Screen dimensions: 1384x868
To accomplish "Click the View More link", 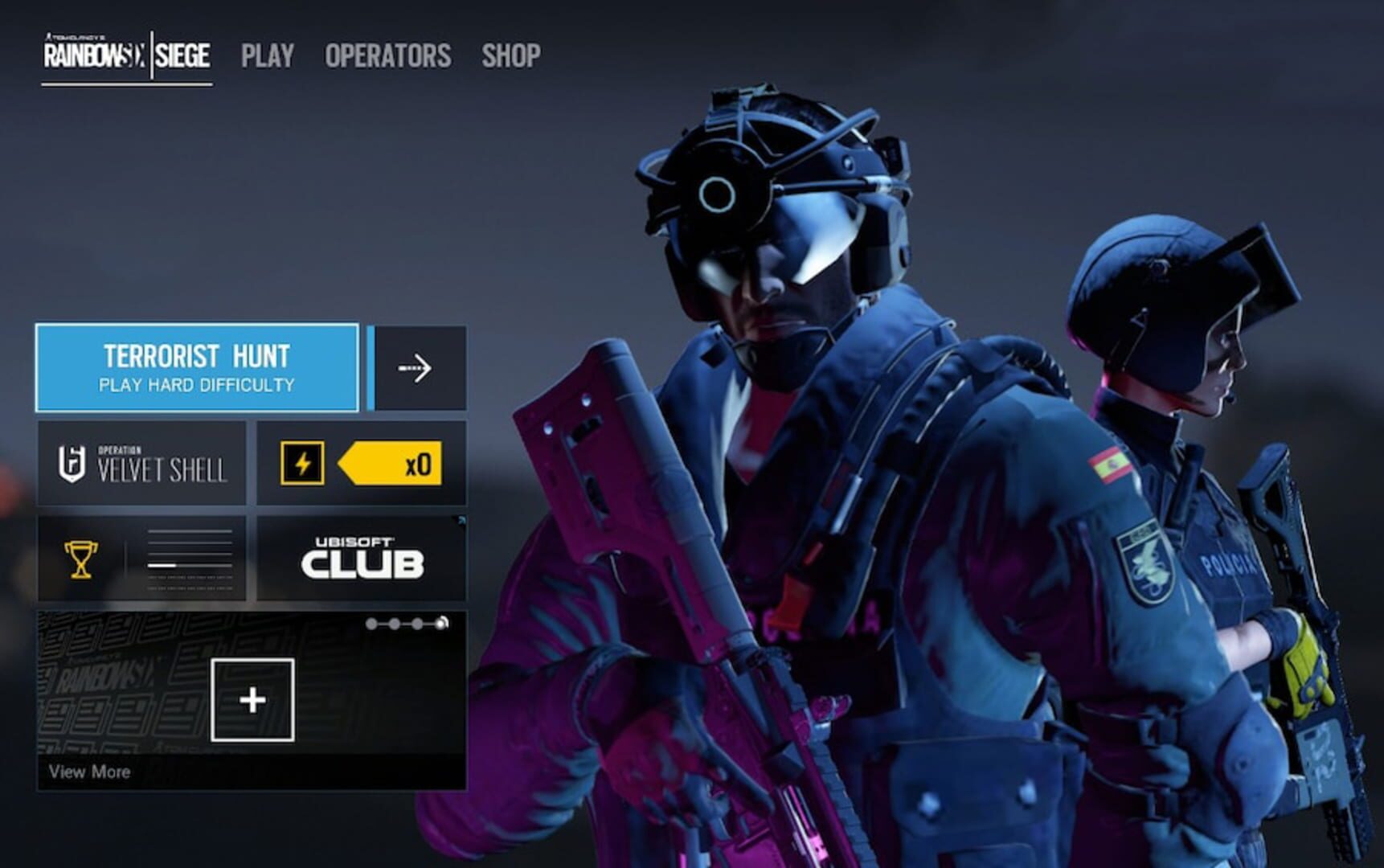I will pyautogui.click(x=88, y=772).
